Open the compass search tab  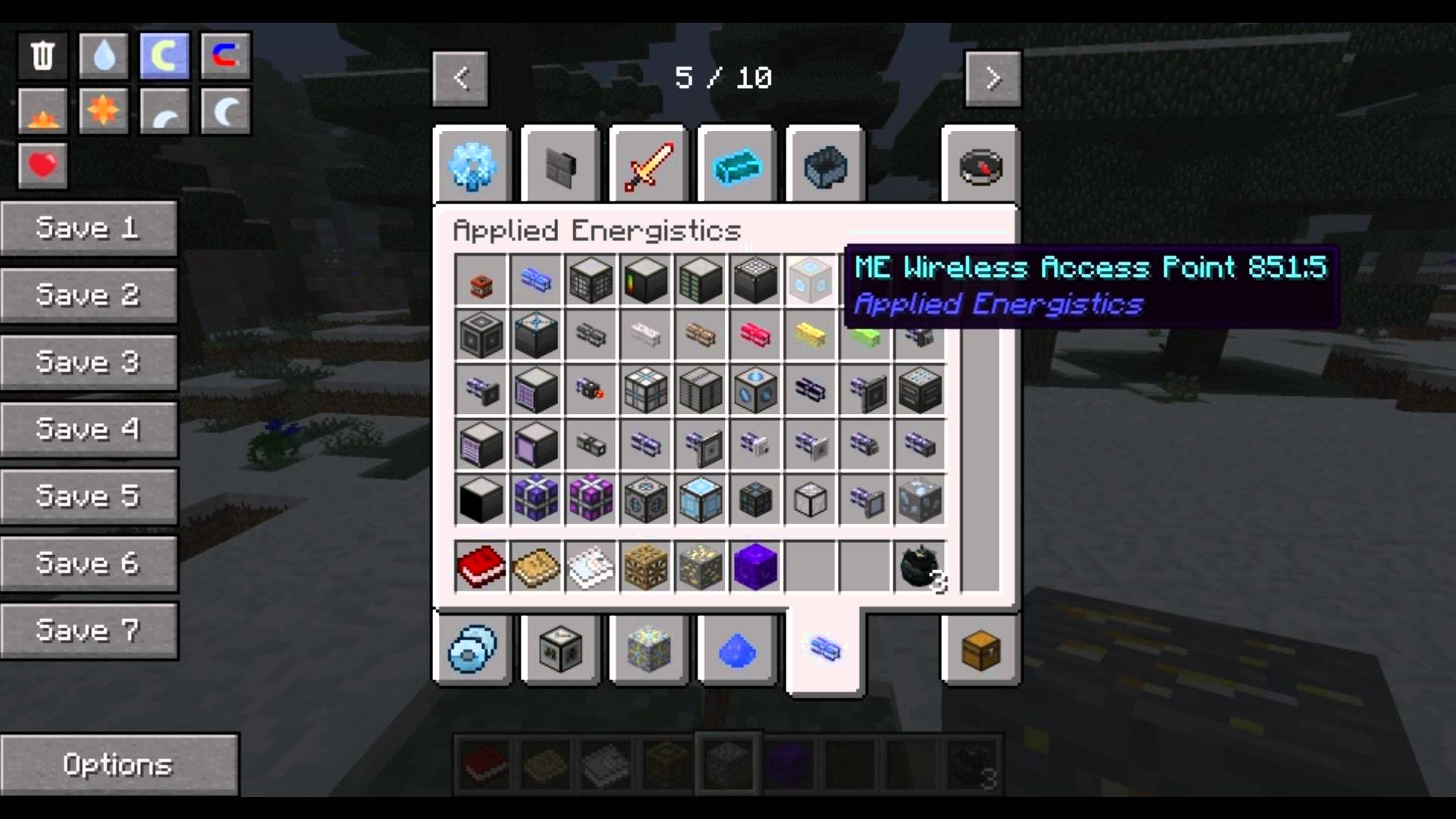[981, 165]
